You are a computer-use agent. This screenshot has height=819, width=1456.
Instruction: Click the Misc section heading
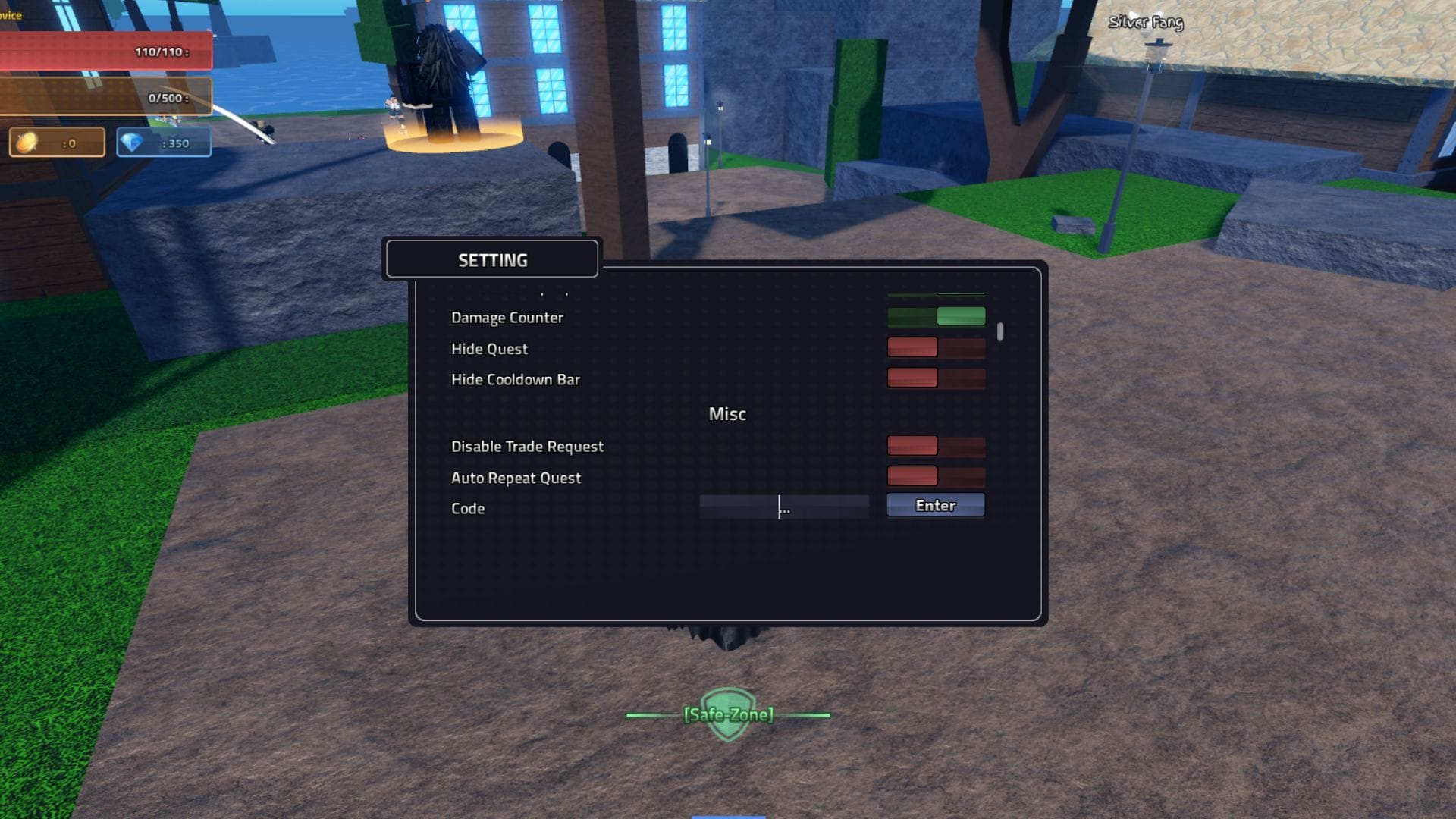727,414
